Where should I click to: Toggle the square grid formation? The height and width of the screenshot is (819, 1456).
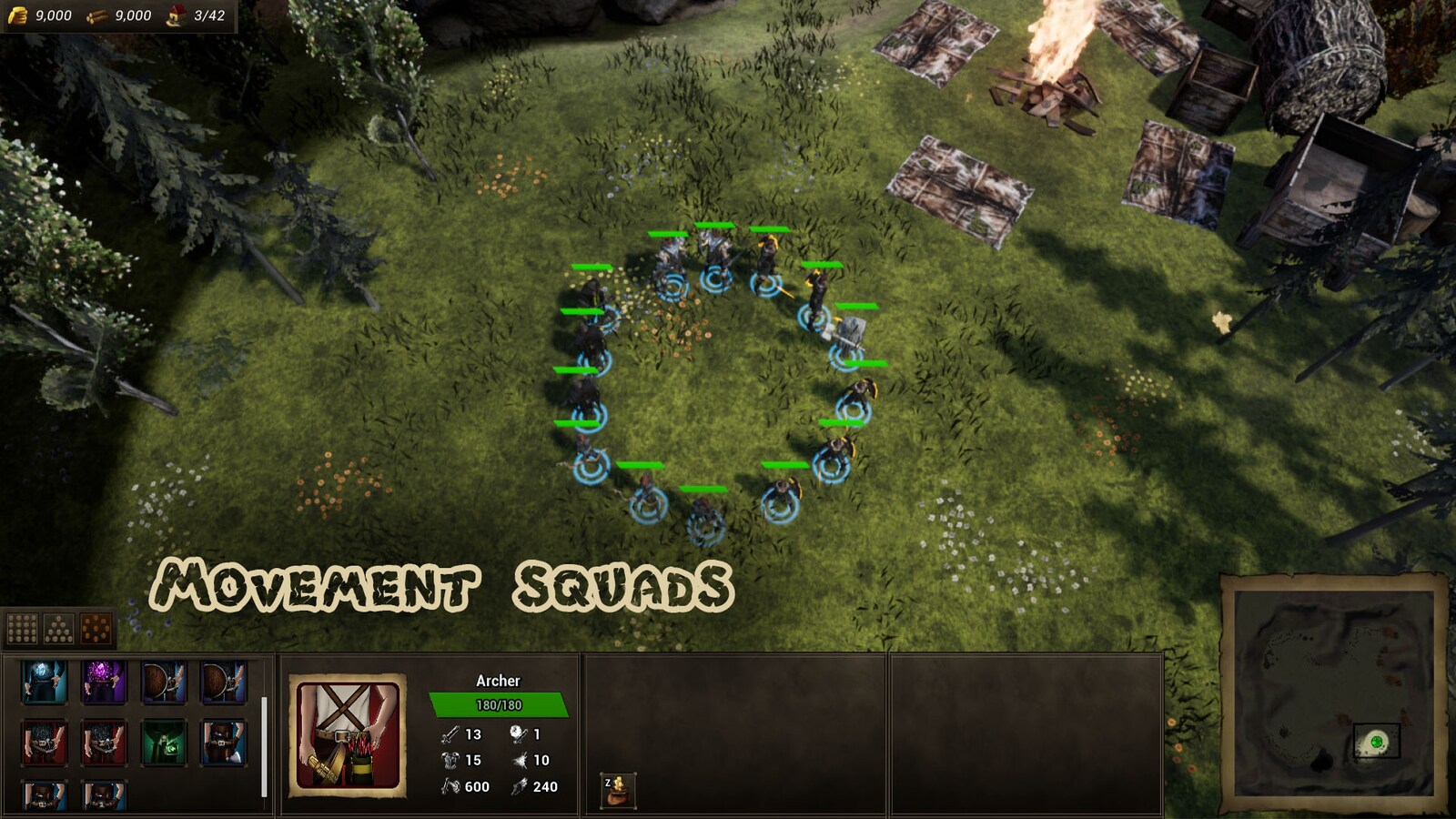click(22, 627)
